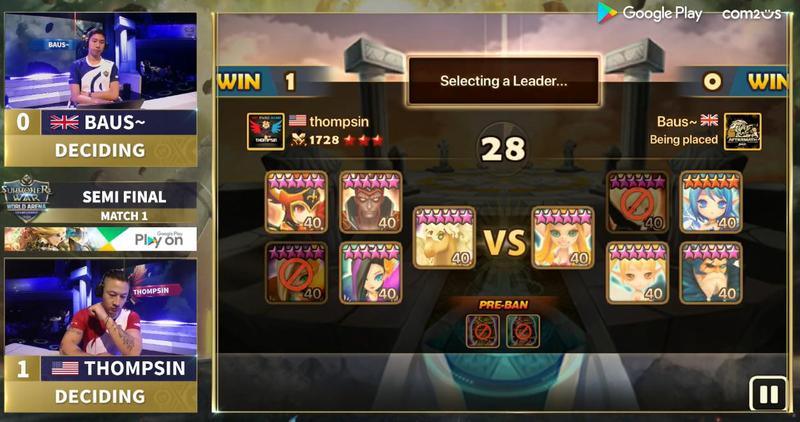800x422 pixels.
Task: Select thompsin's banned monster portrait
Action: (296, 272)
